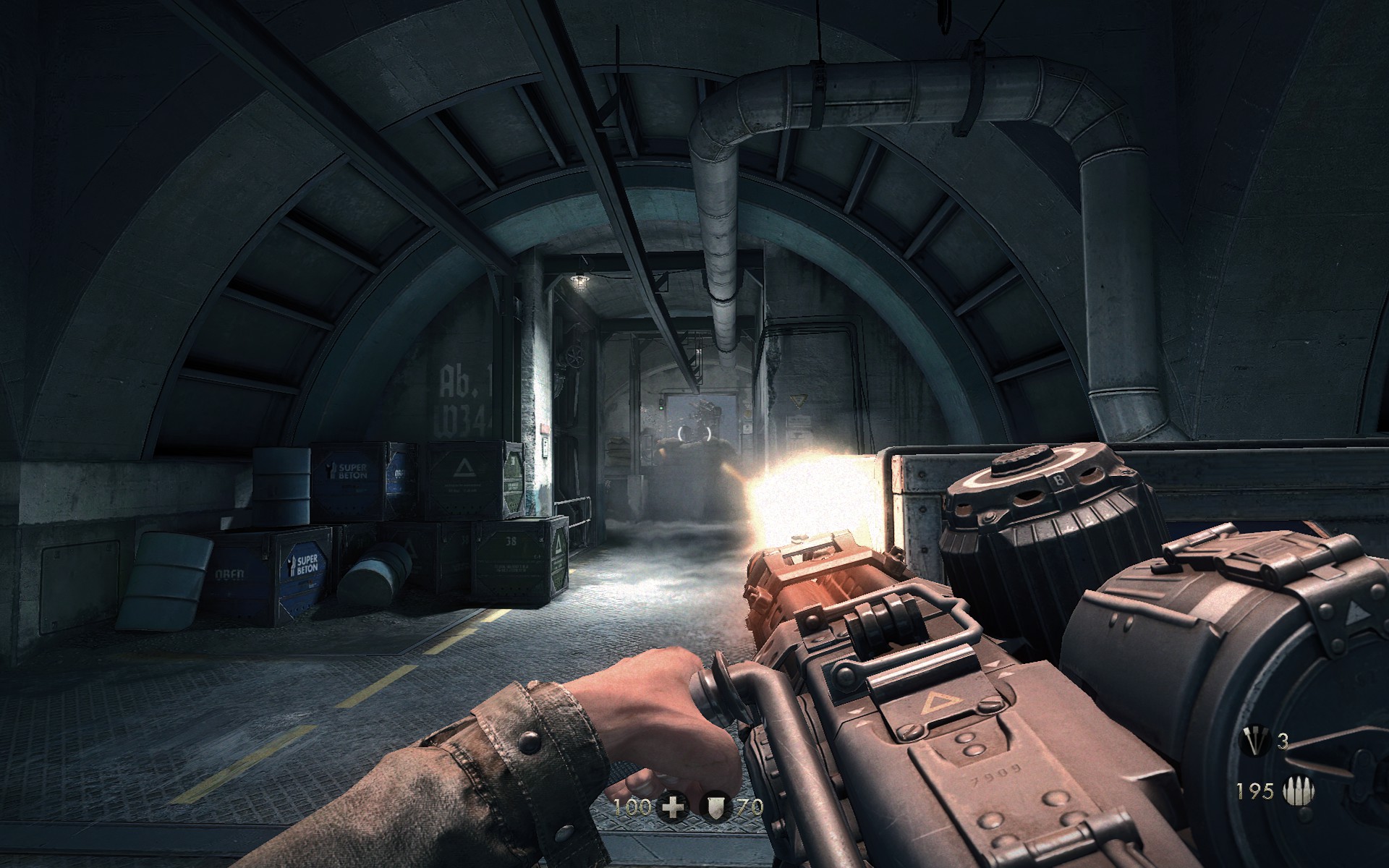Click the health cross icon
1389x868 pixels.
click(x=674, y=808)
